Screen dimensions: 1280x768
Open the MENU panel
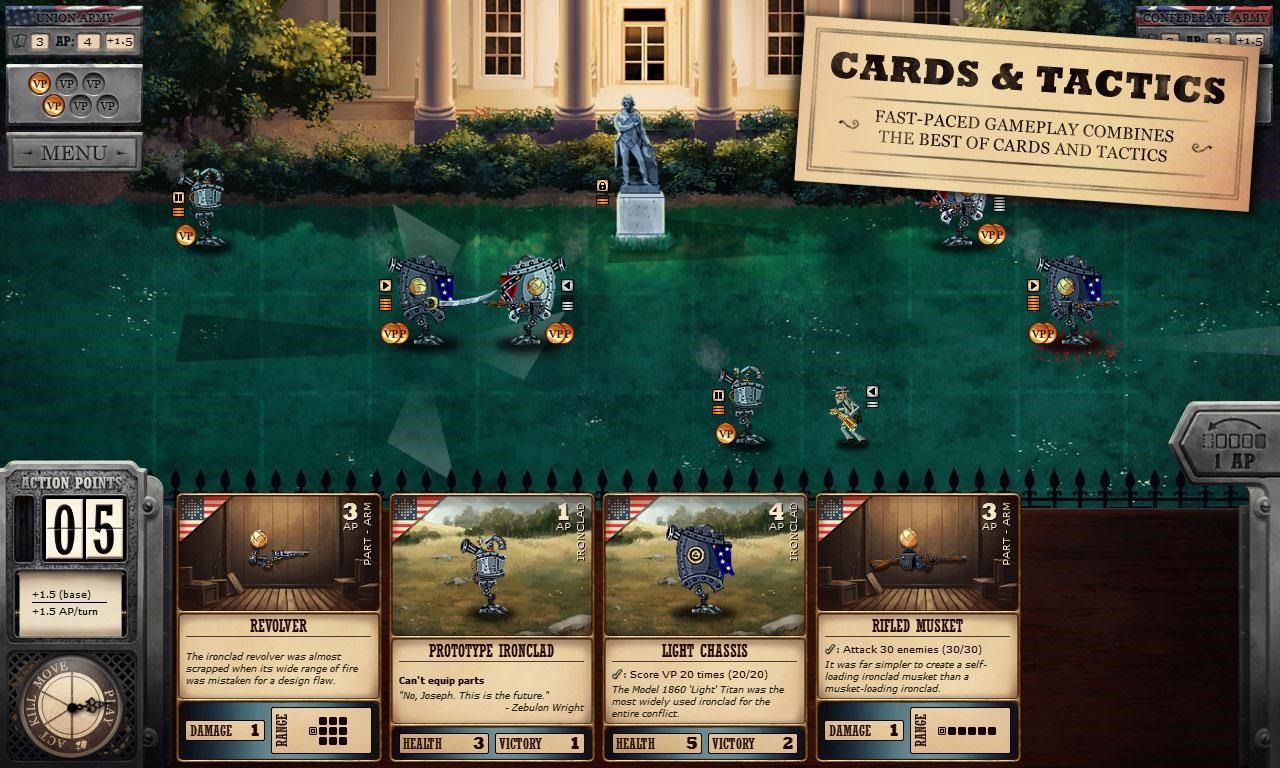click(74, 153)
